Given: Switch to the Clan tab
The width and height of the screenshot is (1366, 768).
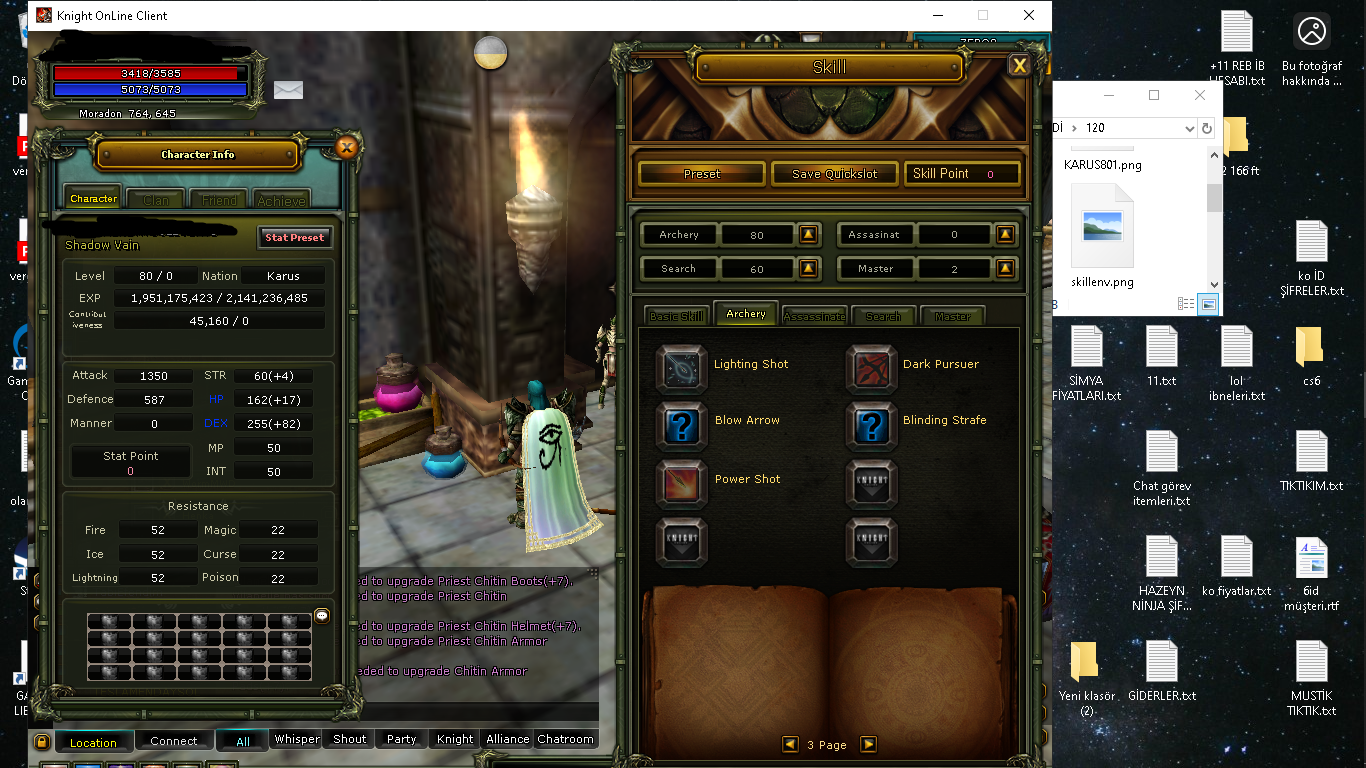Looking at the screenshot, I should tap(156, 200).
